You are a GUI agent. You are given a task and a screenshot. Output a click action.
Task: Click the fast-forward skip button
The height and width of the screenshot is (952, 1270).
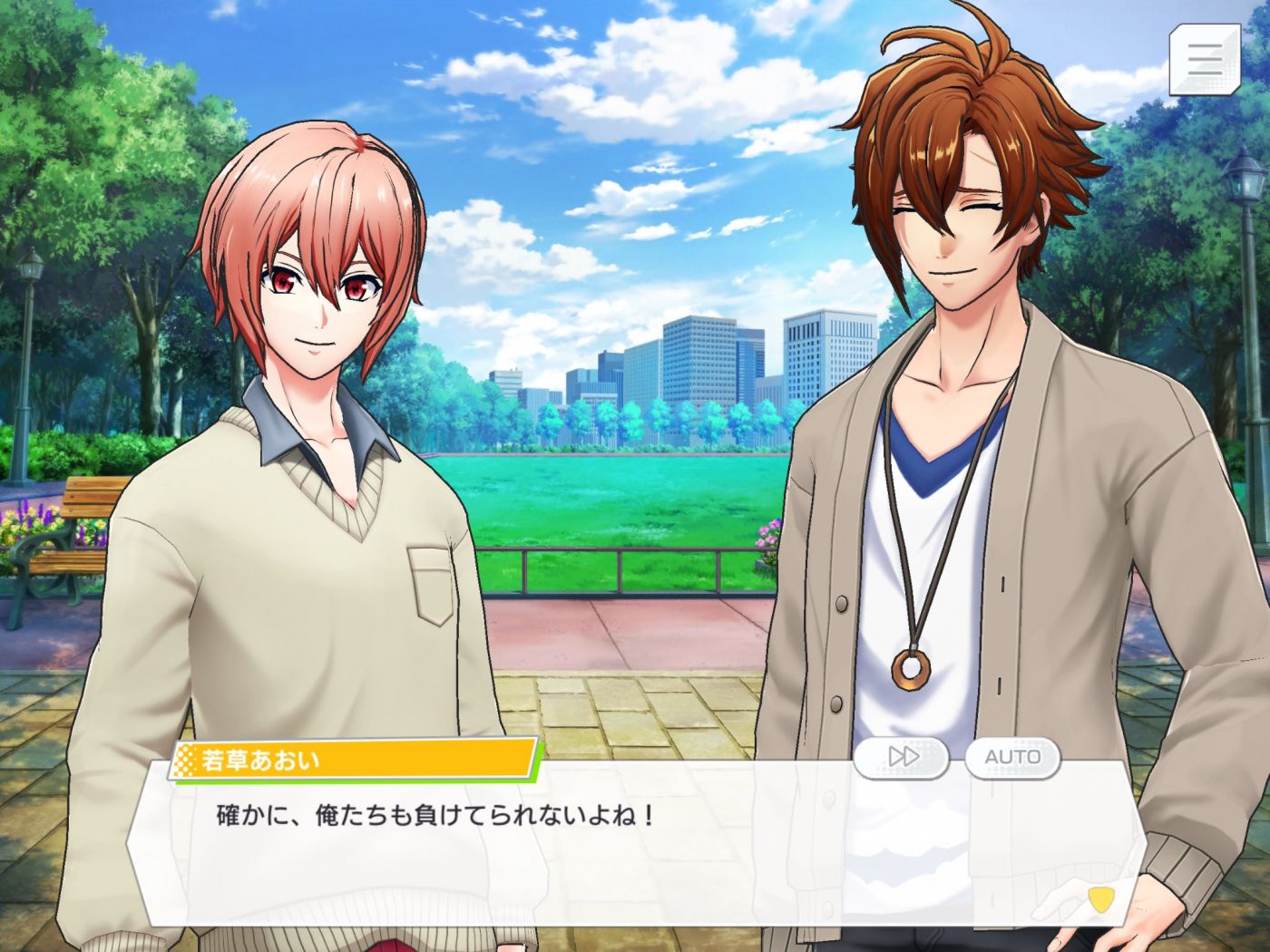point(902,757)
